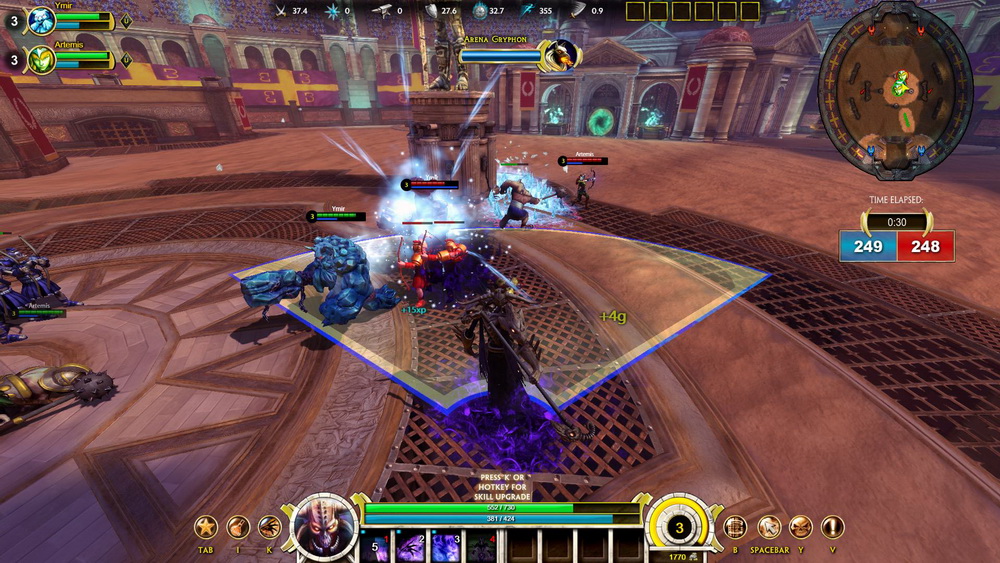Open the scoreboard star icon labeled TAB
1000x563 pixels.
pyautogui.click(x=206, y=527)
